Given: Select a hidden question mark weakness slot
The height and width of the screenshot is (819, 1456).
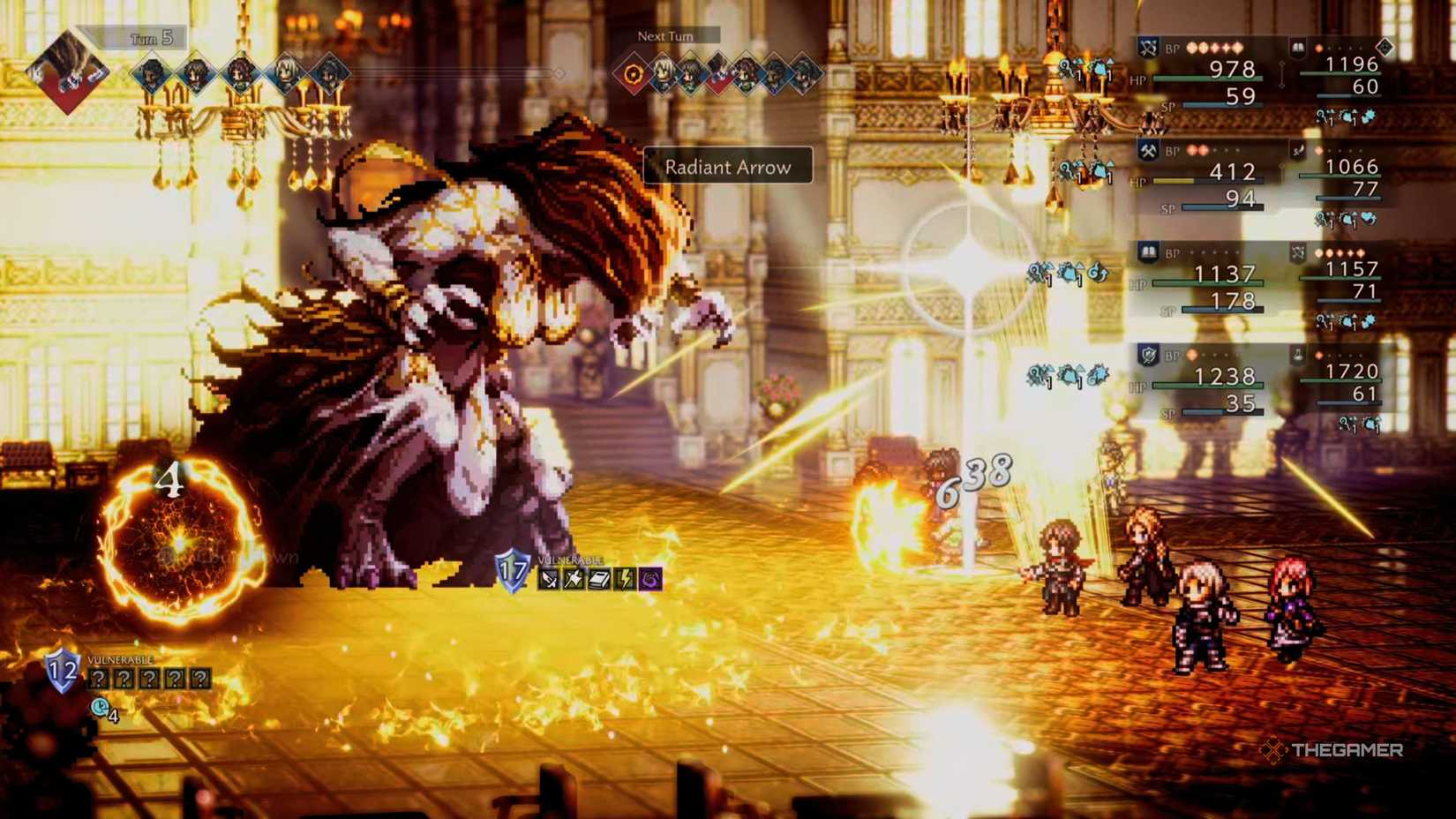Looking at the screenshot, I should click(x=97, y=679).
